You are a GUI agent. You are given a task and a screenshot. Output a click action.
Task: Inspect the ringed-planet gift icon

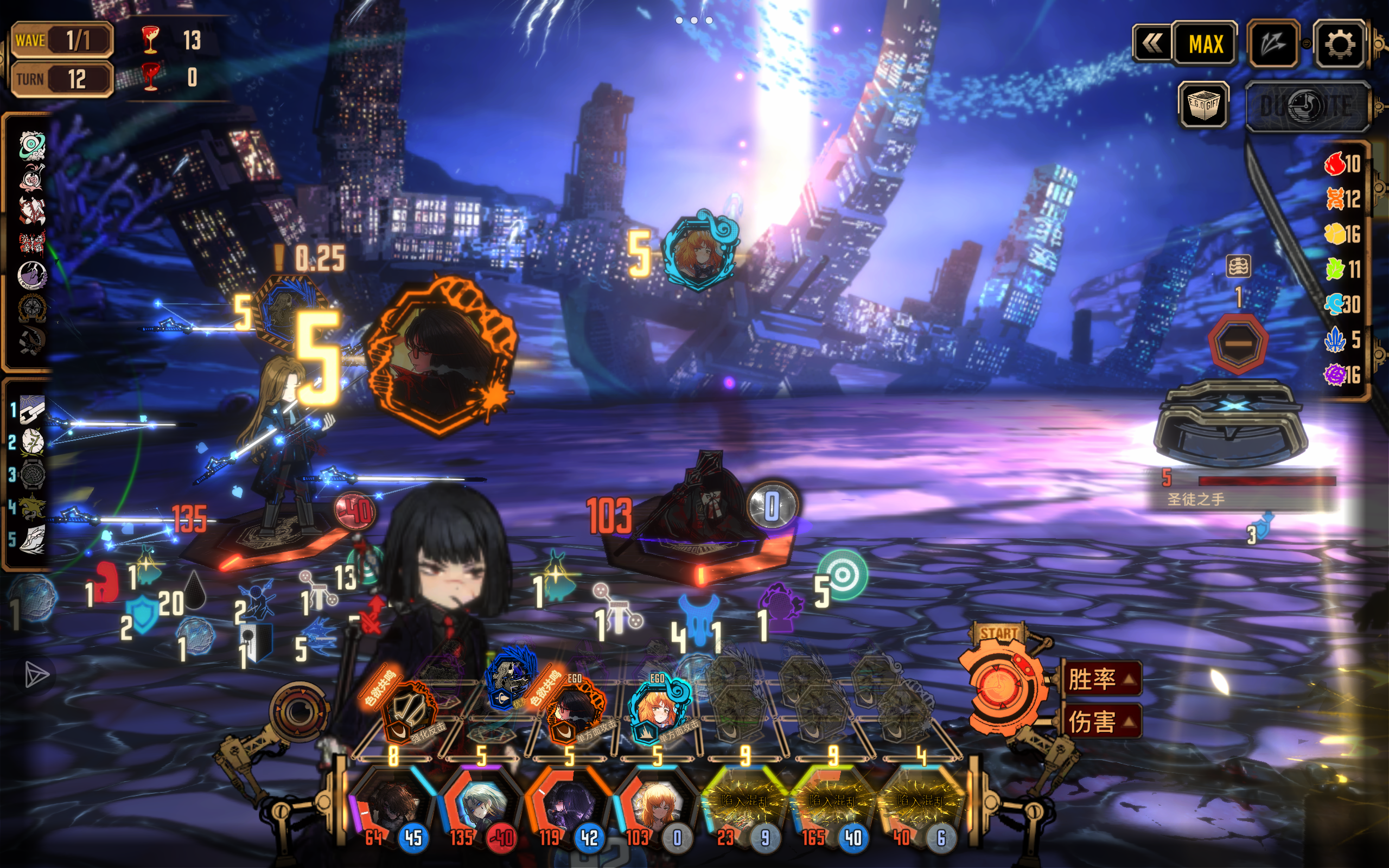click(32, 145)
